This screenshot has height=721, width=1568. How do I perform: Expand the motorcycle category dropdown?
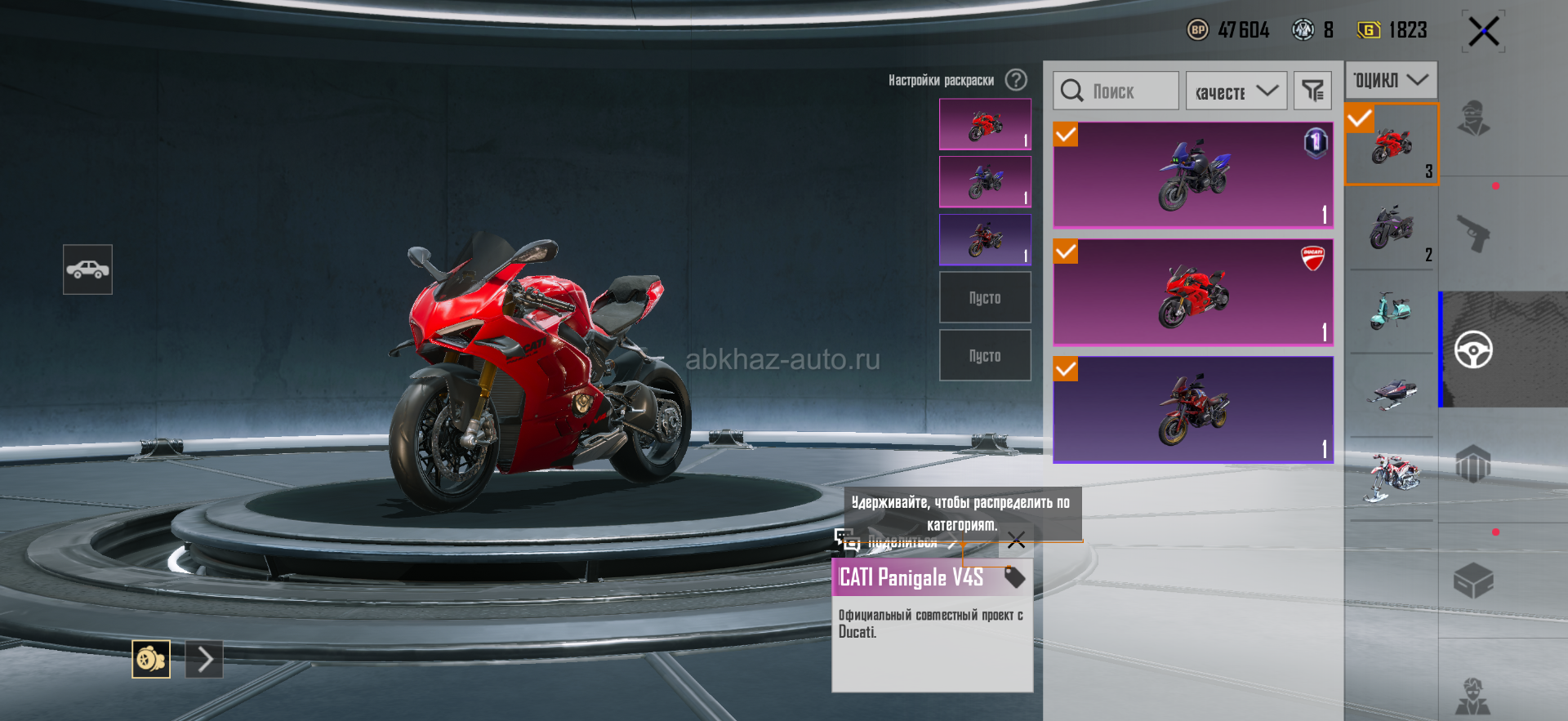[x=1391, y=80]
